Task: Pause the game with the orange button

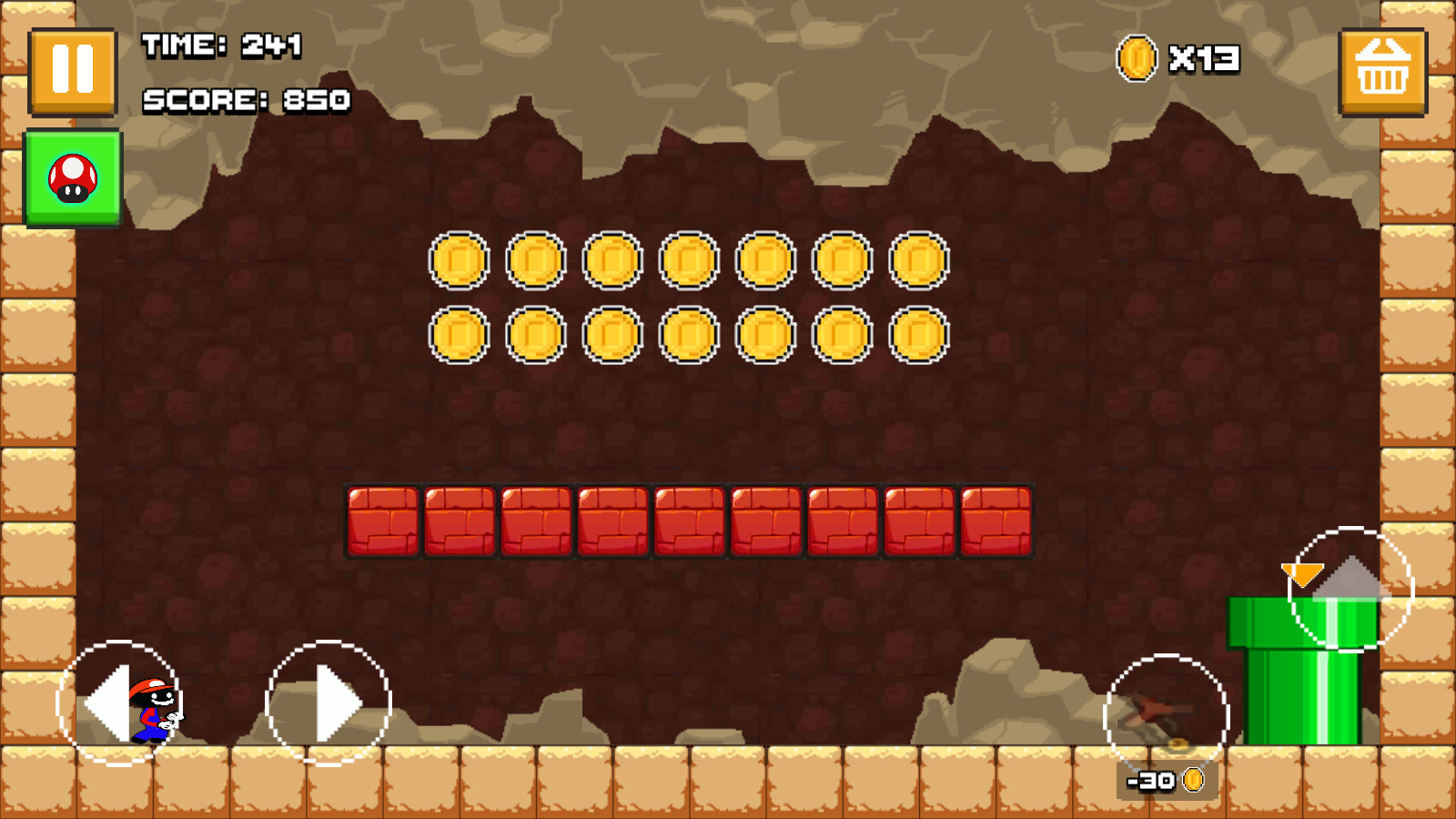Action: click(x=73, y=71)
